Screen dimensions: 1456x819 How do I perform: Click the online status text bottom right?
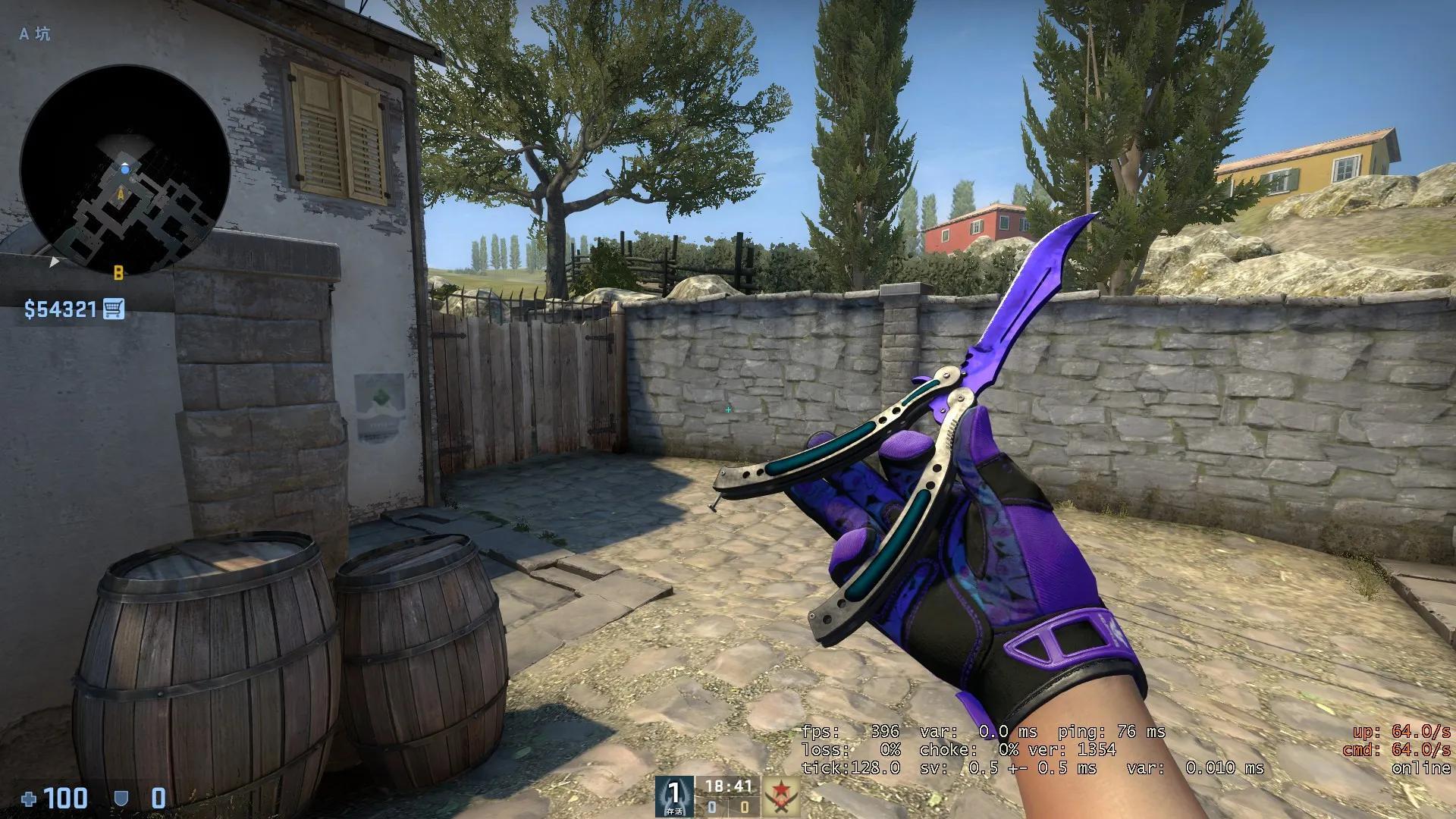point(1424,767)
